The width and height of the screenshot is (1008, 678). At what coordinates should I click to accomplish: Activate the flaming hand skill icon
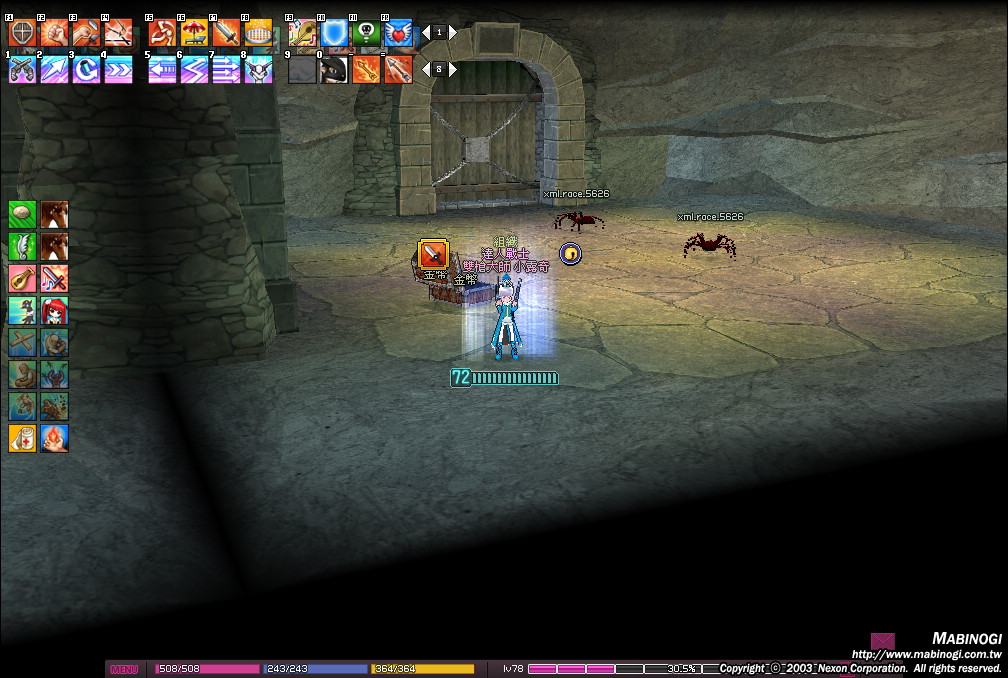coord(54,438)
